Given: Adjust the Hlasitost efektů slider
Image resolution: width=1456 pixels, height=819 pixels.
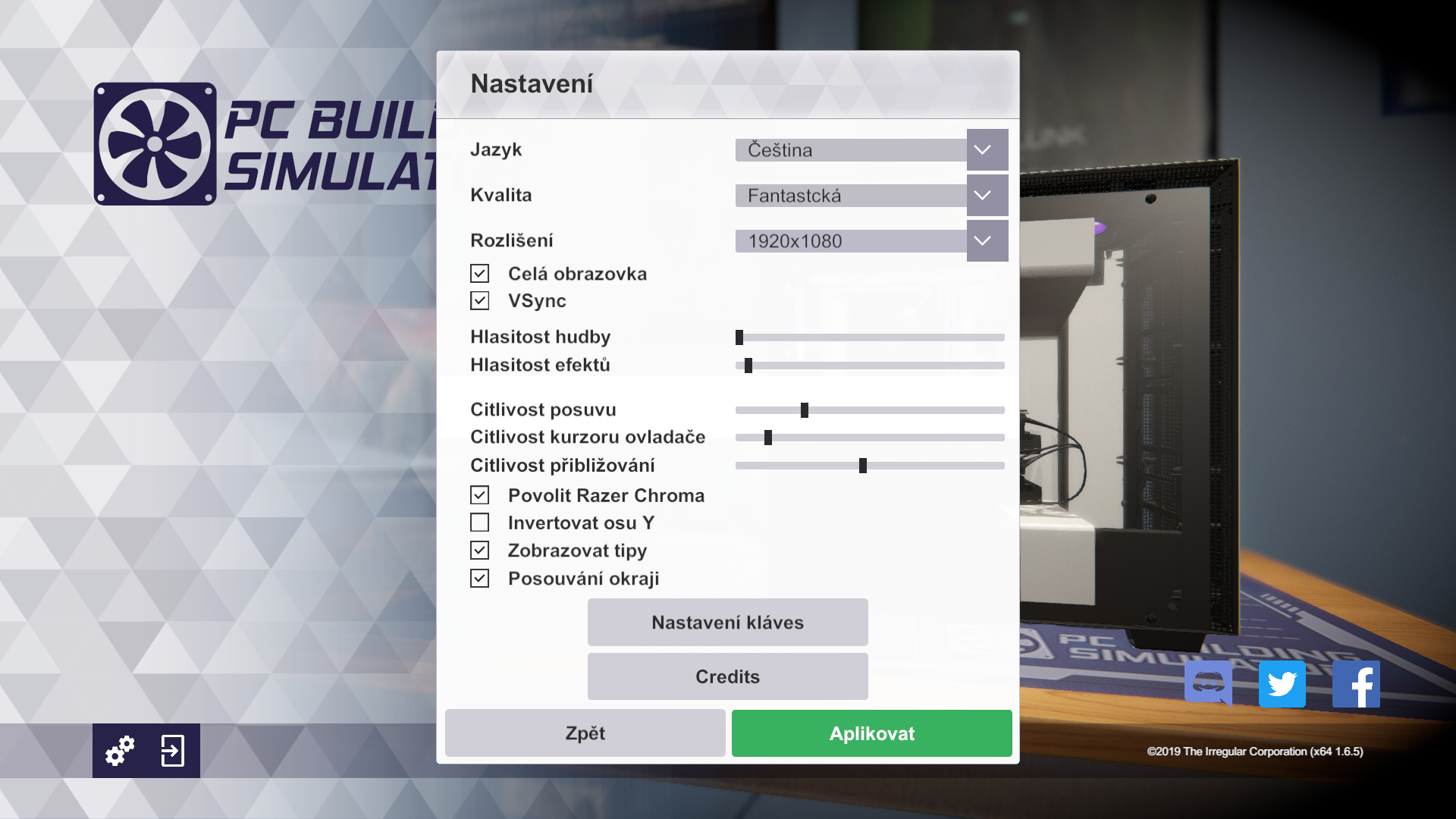Looking at the screenshot, I should (870, 366).
